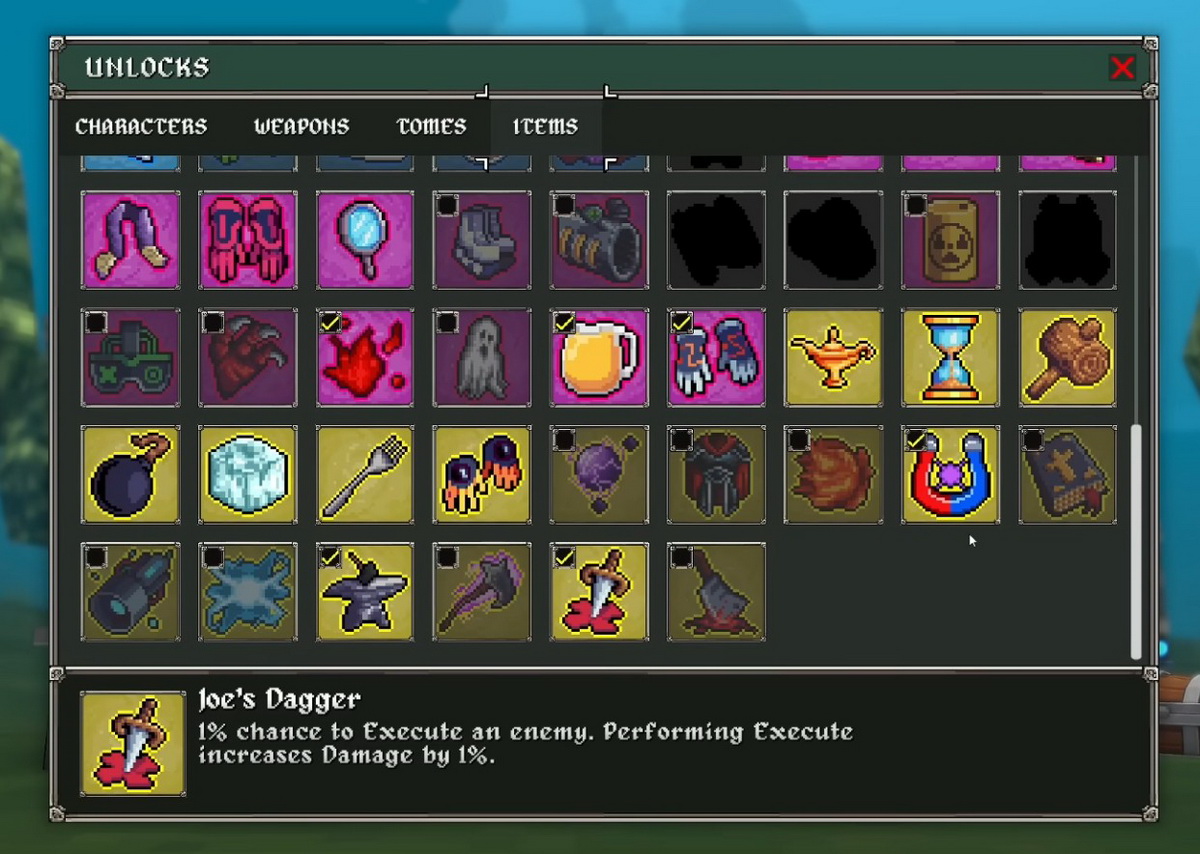Select the golden genie lamp item
This screenshot has width=1200, height=854.
[x=833, y=357]
